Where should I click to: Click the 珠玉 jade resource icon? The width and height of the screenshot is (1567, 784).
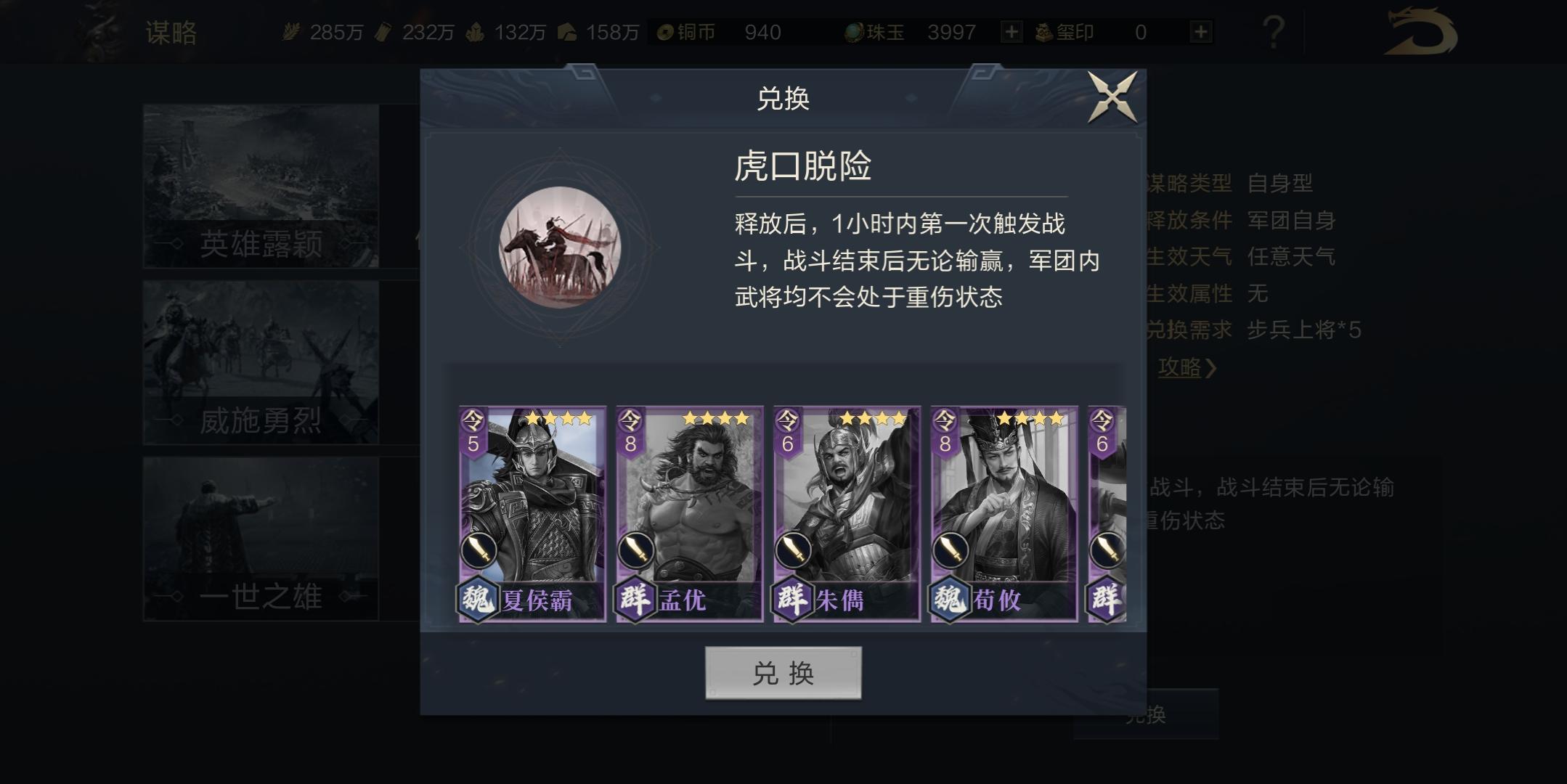[855, 32]
